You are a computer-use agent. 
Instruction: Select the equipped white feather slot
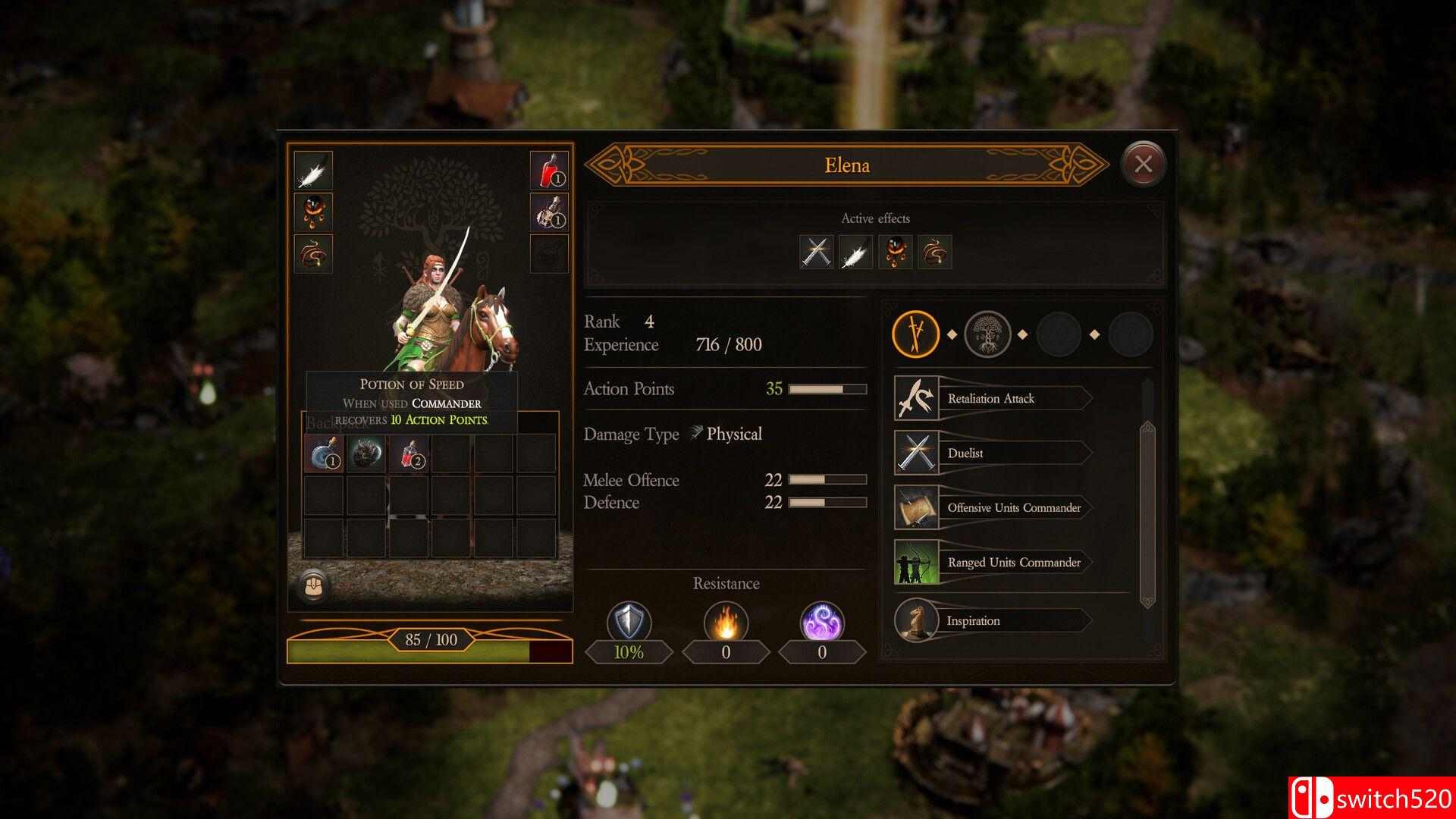tap(312, 171)
